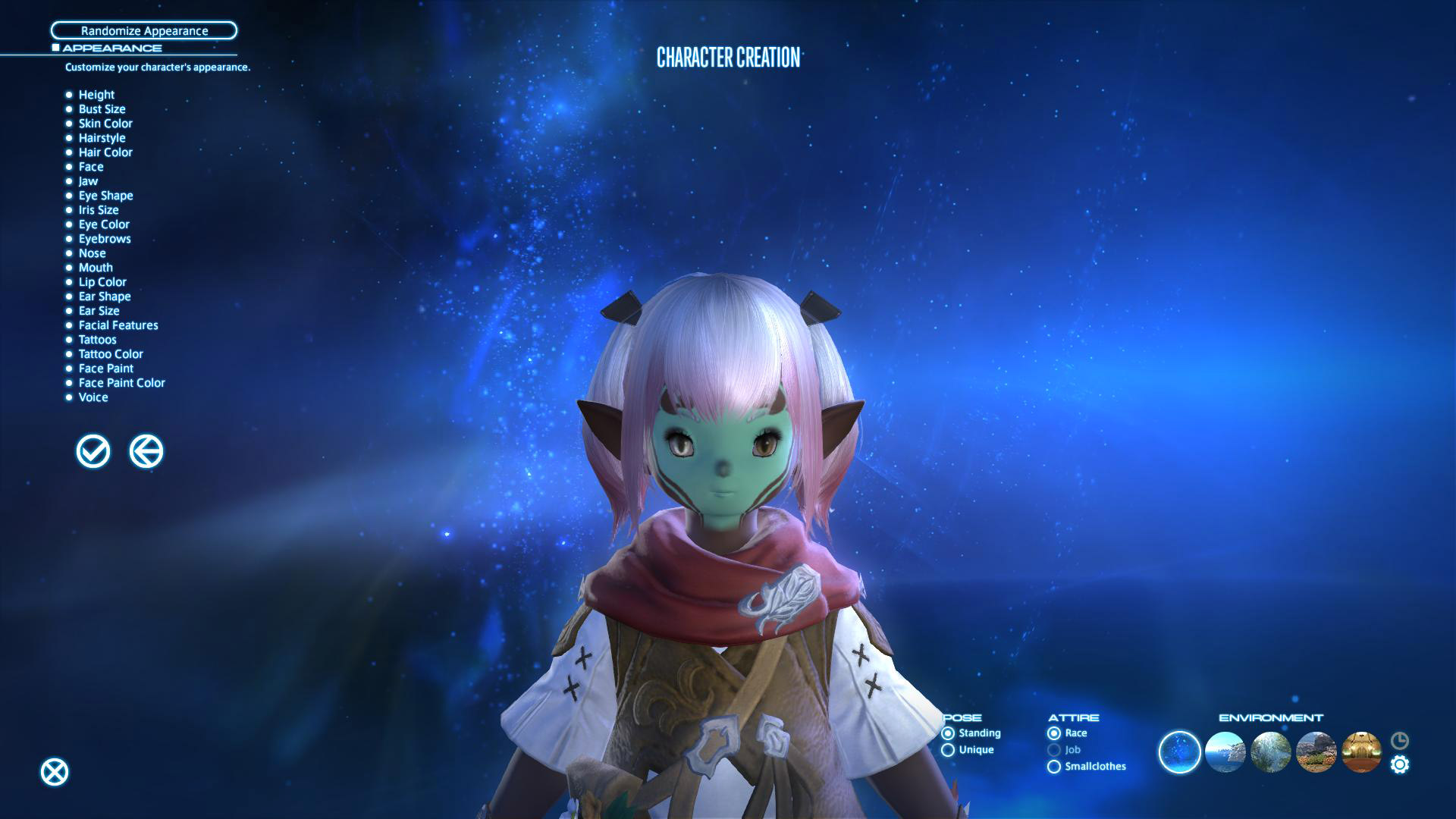Select Skin Color from the appearance list
Screen dimensions: 1456x819
click(x=105, y=124)
